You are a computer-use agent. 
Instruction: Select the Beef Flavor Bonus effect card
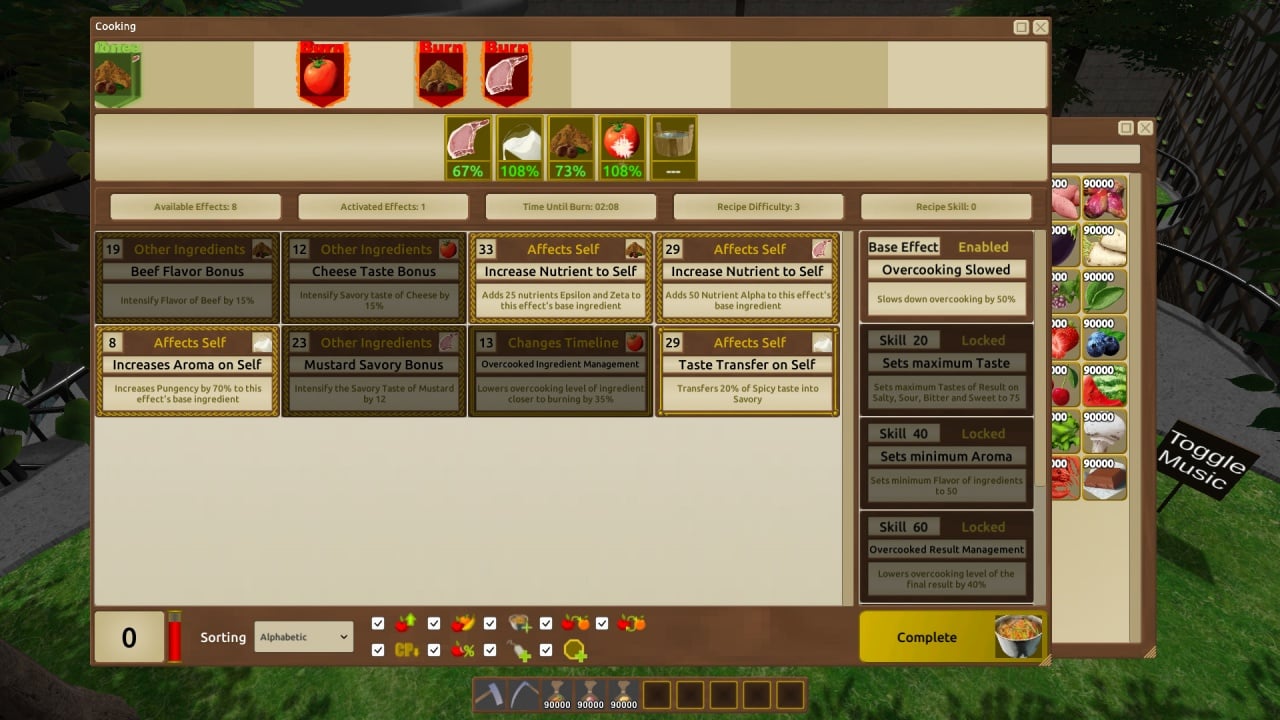click(x=187, y=278)
